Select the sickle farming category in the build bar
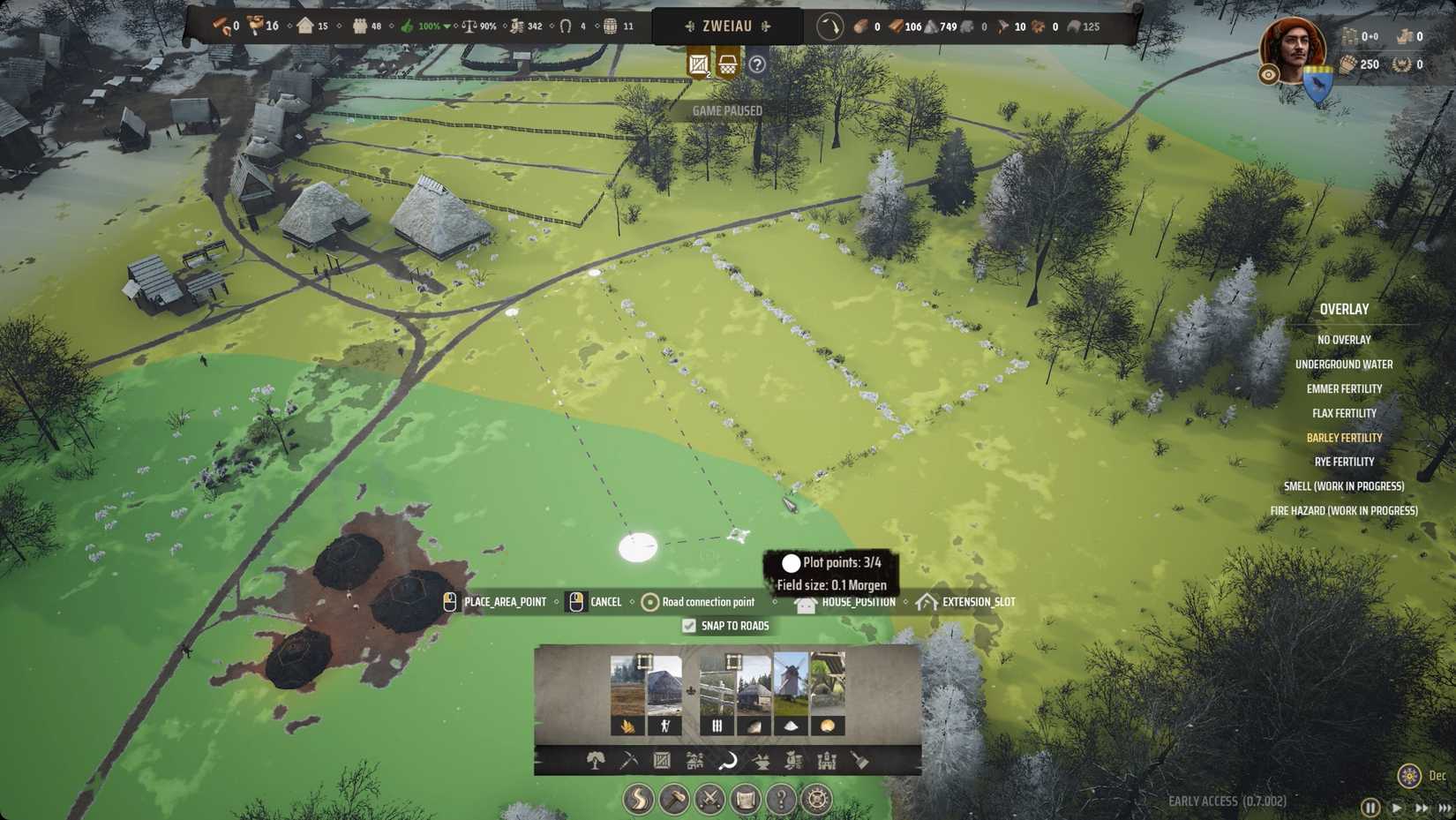The height and width of the screenshot is (820, 1456). pos(727,761)
